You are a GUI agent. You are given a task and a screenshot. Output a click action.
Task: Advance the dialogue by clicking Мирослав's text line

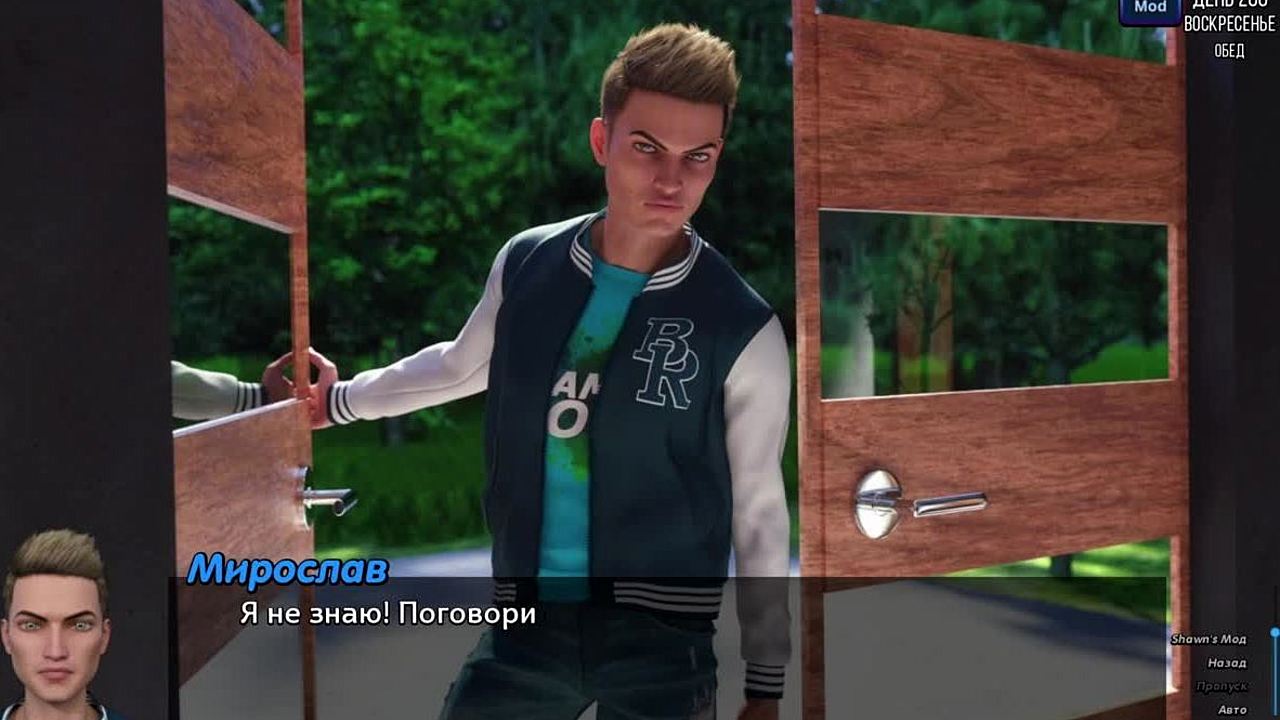pos(388,614)
